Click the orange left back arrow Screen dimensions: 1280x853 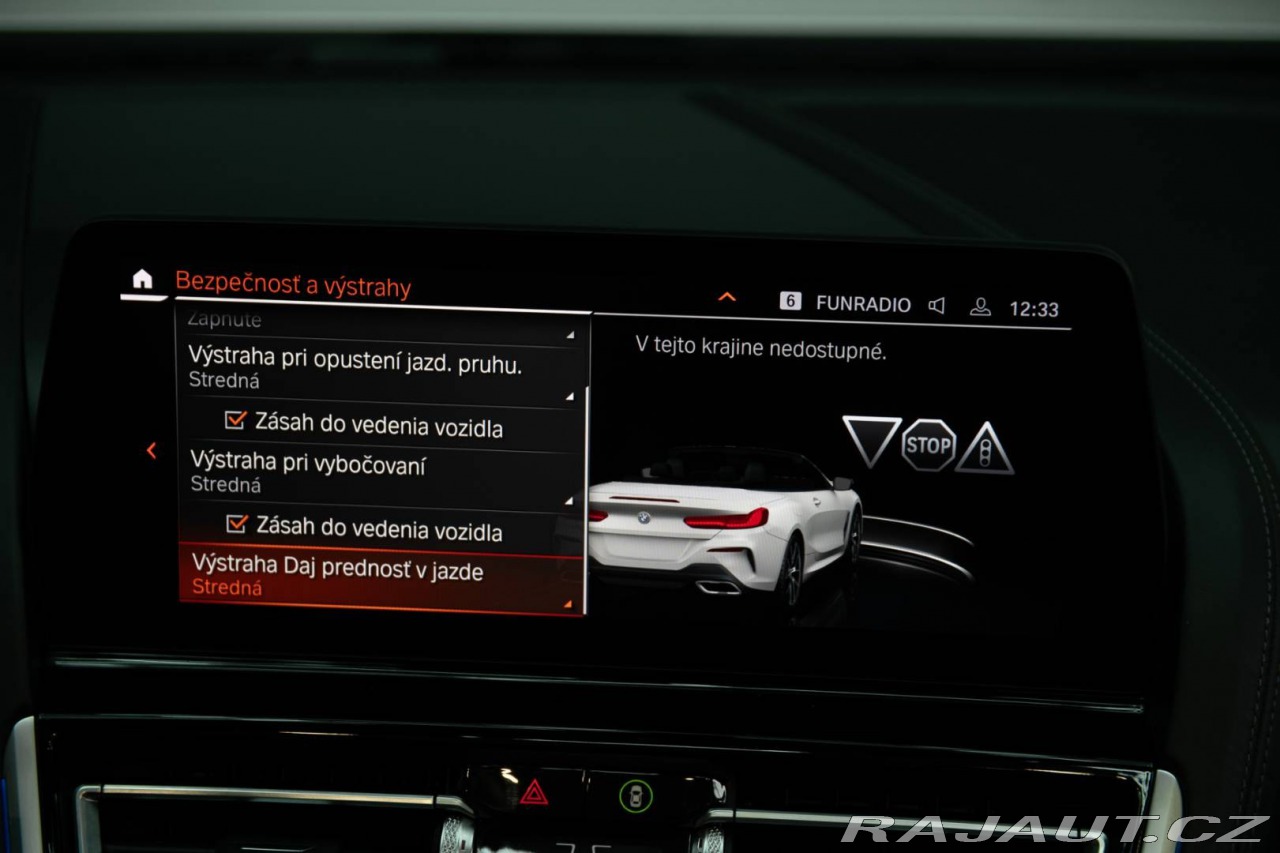click(152, 451)
